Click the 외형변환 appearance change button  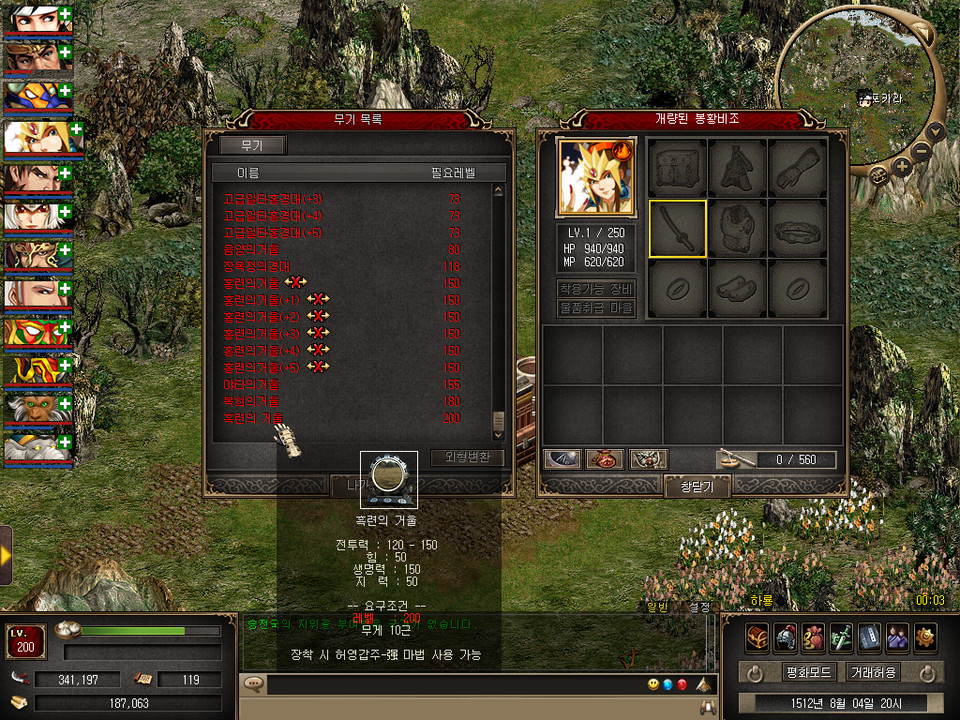[x=467, y=458]
